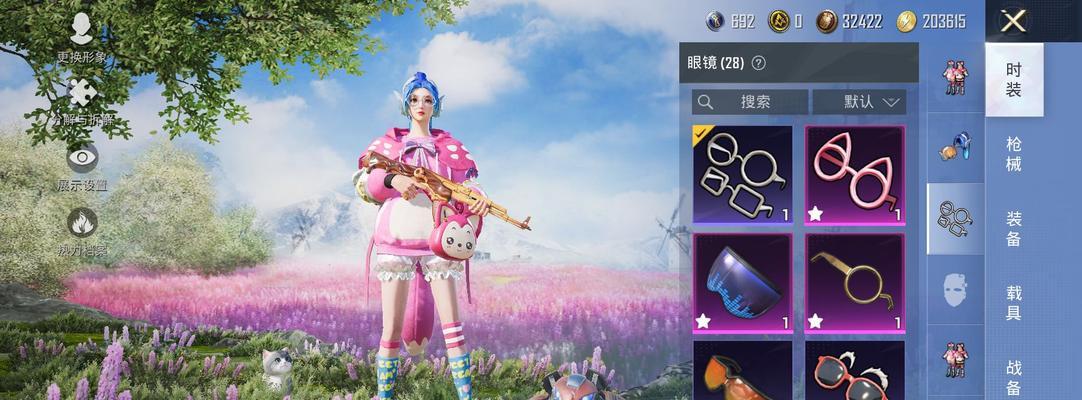The height and width of the screenshot is (400, 1082).
Task: Choose the pink cat-eye glasses
Action: point(855,174)
